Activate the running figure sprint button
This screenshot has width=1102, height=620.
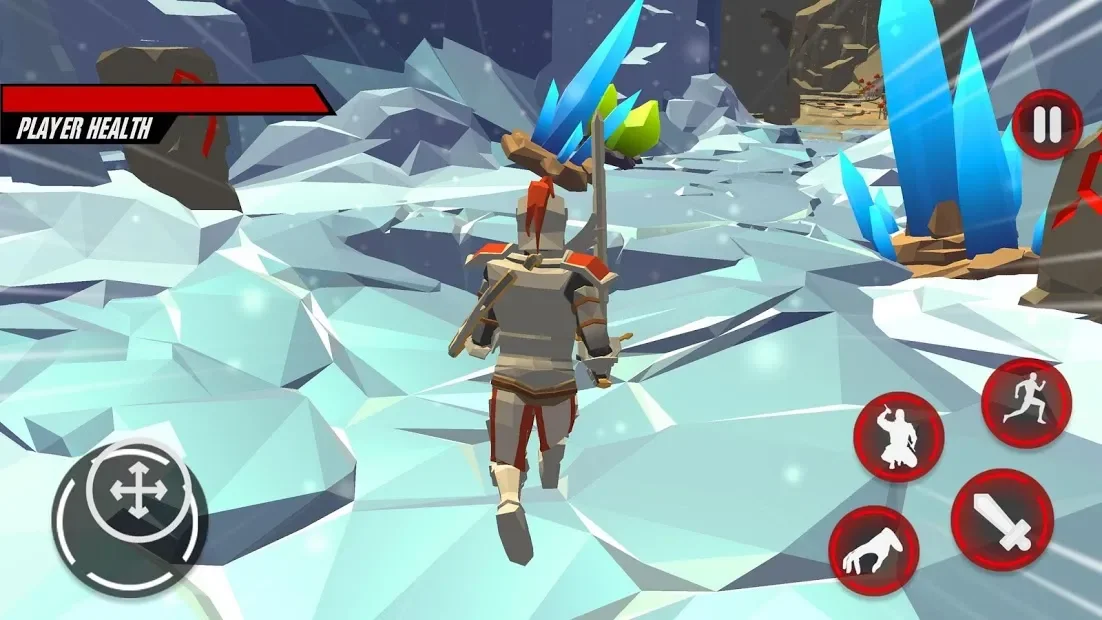point(1026,403)
